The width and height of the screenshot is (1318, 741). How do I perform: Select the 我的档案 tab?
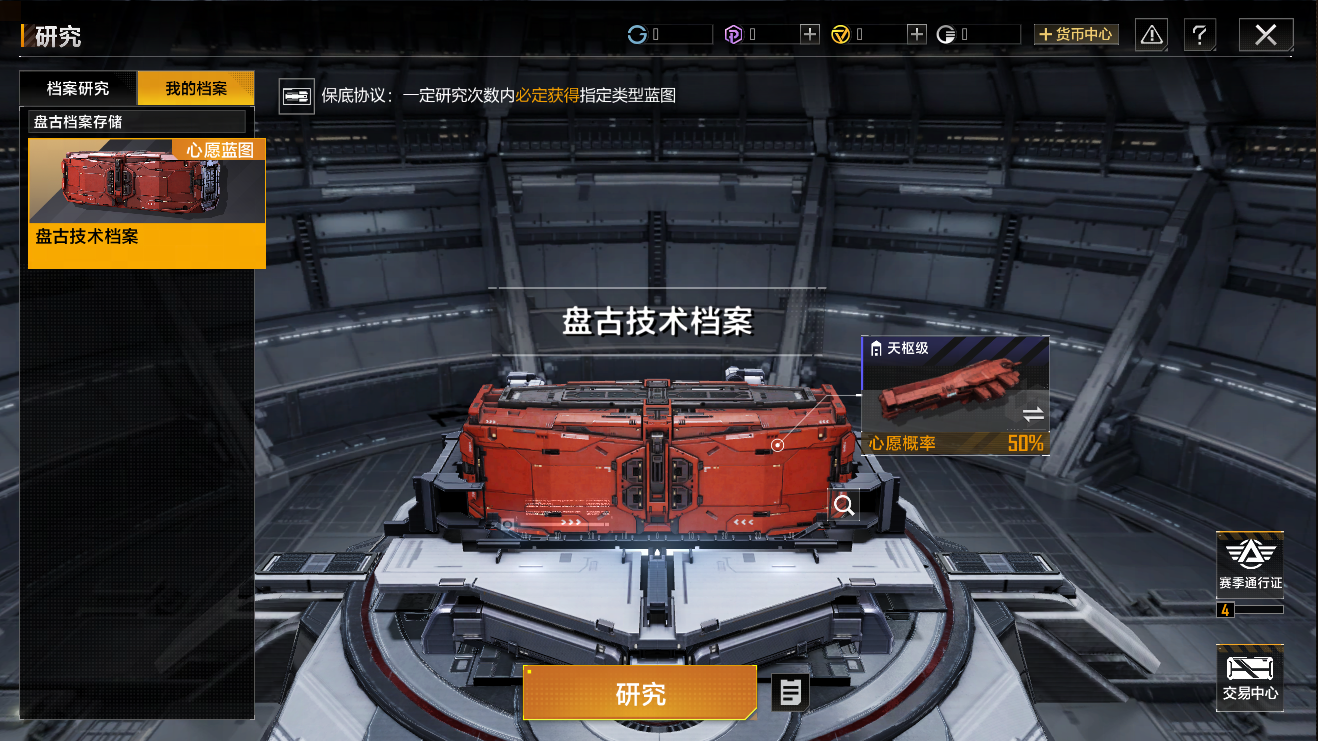(x=196, y=89)
